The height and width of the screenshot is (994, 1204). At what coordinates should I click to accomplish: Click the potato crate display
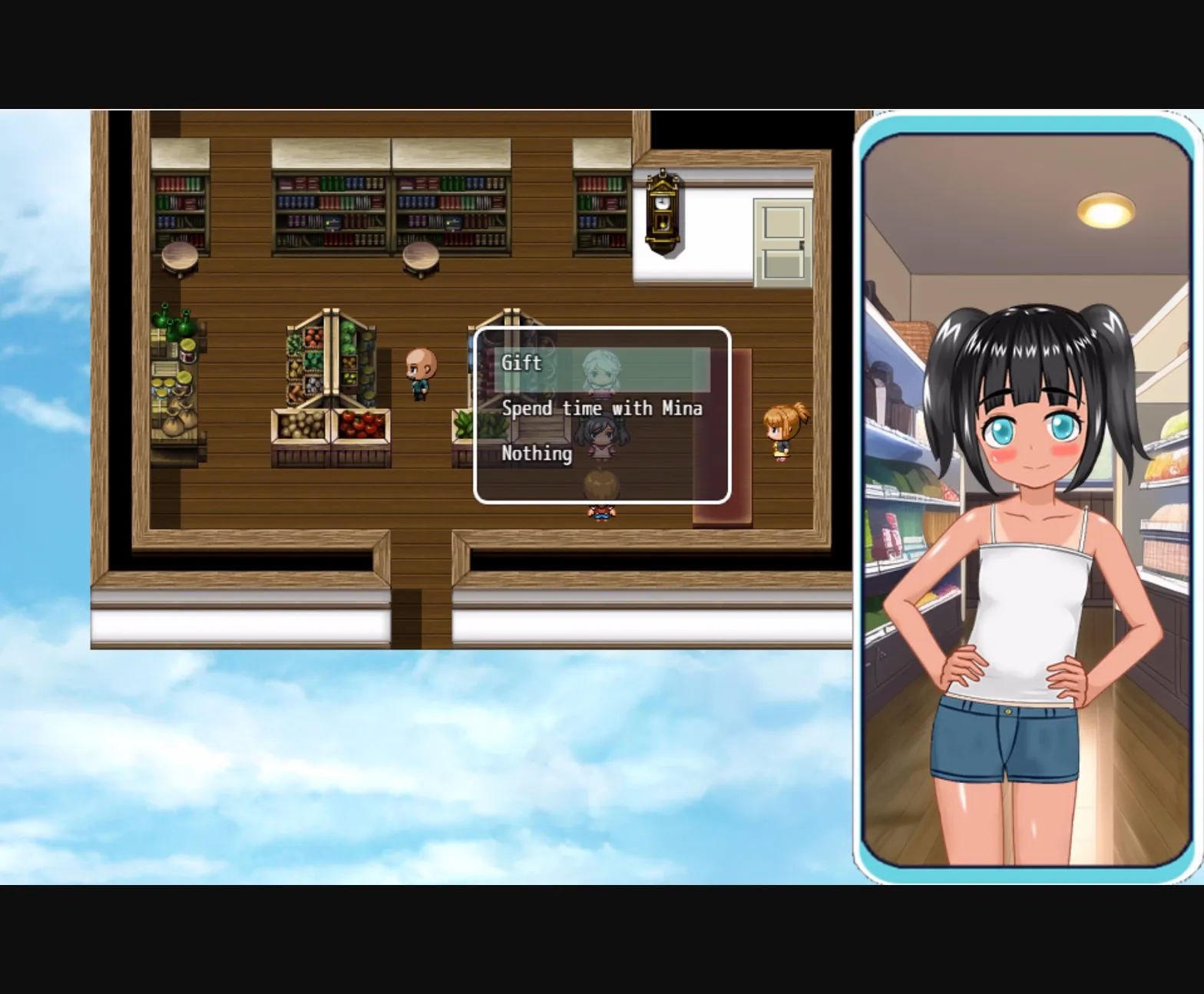tap(301, 426)
